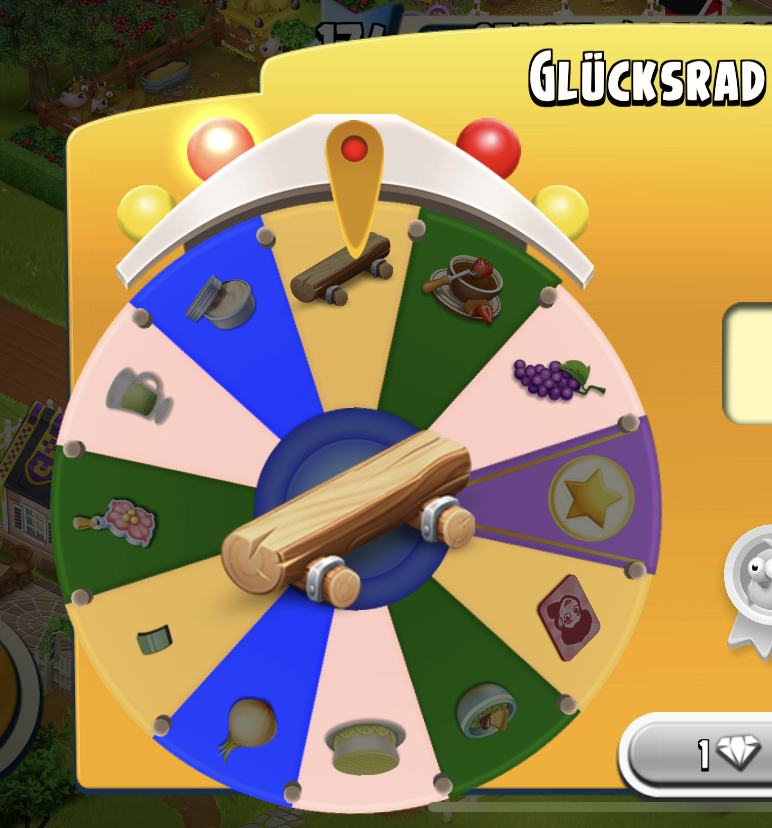Choose the gold star prize on purple segment
Screen dimensions: 772x828
(x=591, y=497)
